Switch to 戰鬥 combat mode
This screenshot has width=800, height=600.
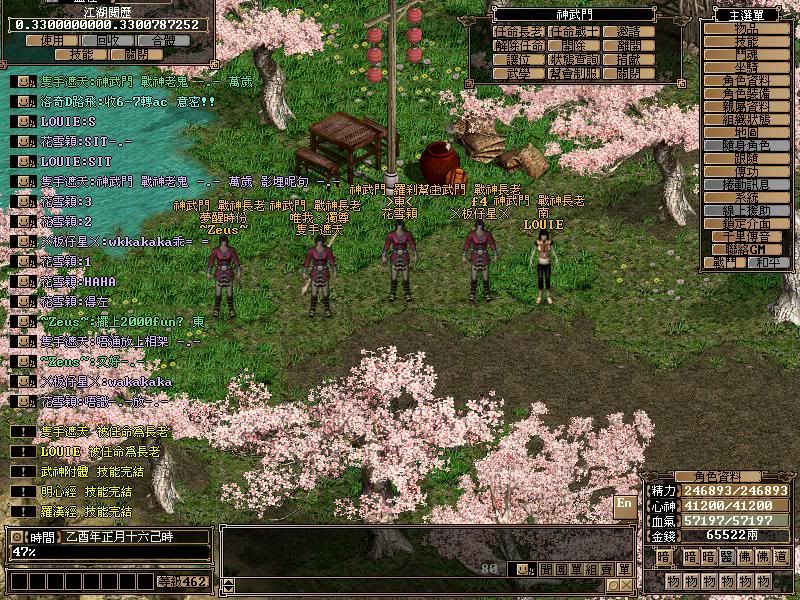click(x=725, y=263)
